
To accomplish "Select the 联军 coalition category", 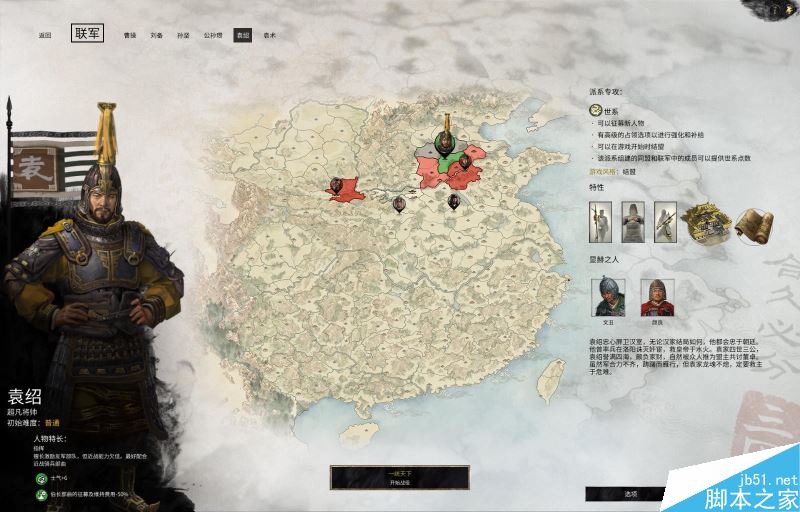I will (x=87, y=34).
